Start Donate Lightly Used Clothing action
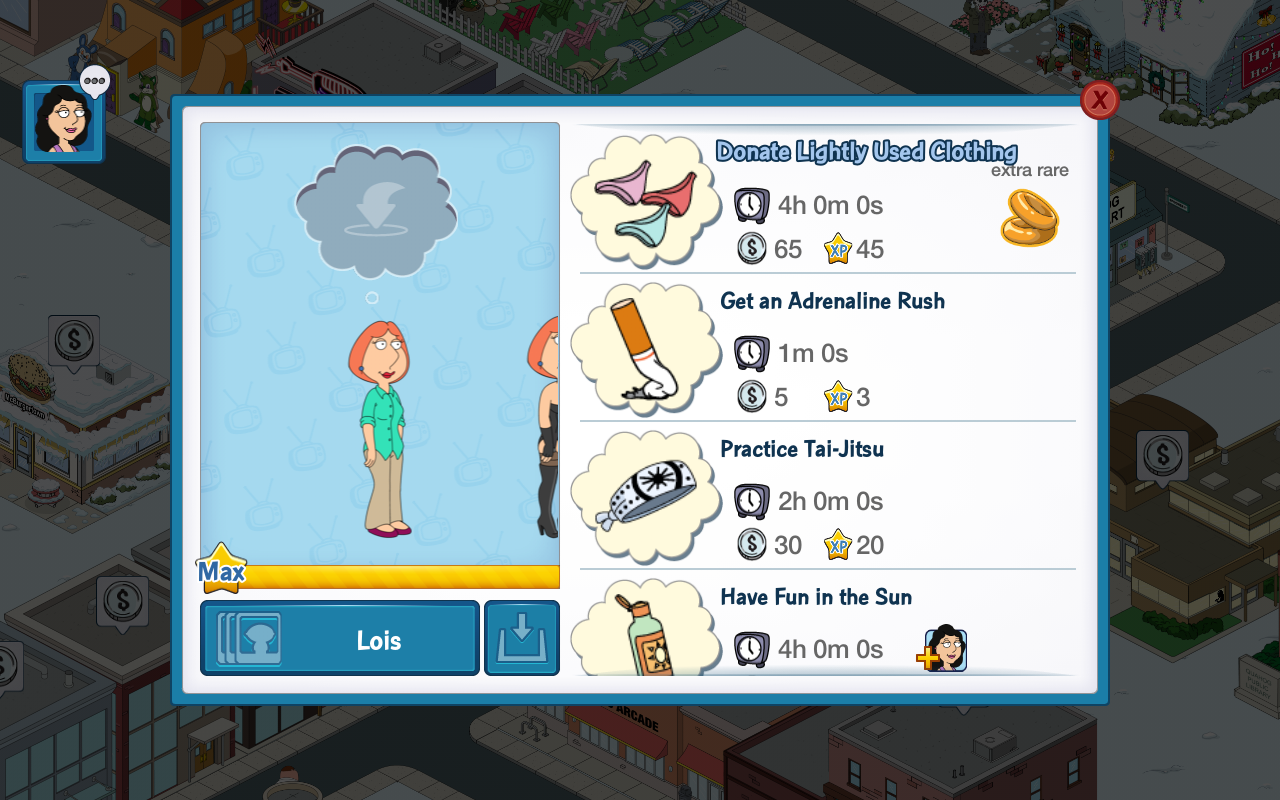The height and width of the screenshot is (800, 1280). [827, 200]
